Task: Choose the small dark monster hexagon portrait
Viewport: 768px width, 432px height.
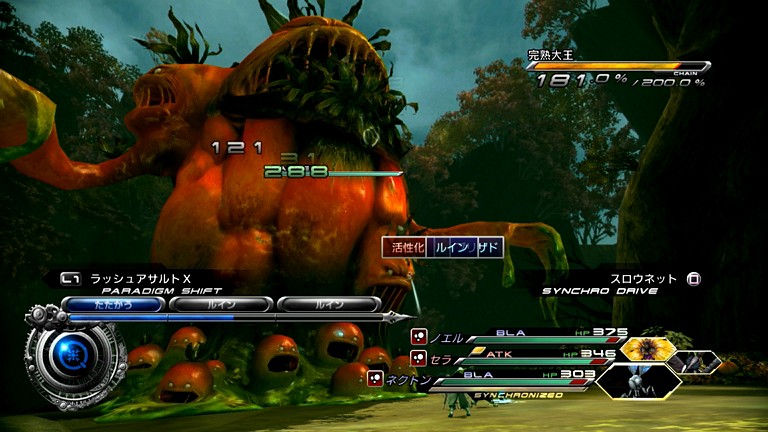Action: click(x=699, y=361)
